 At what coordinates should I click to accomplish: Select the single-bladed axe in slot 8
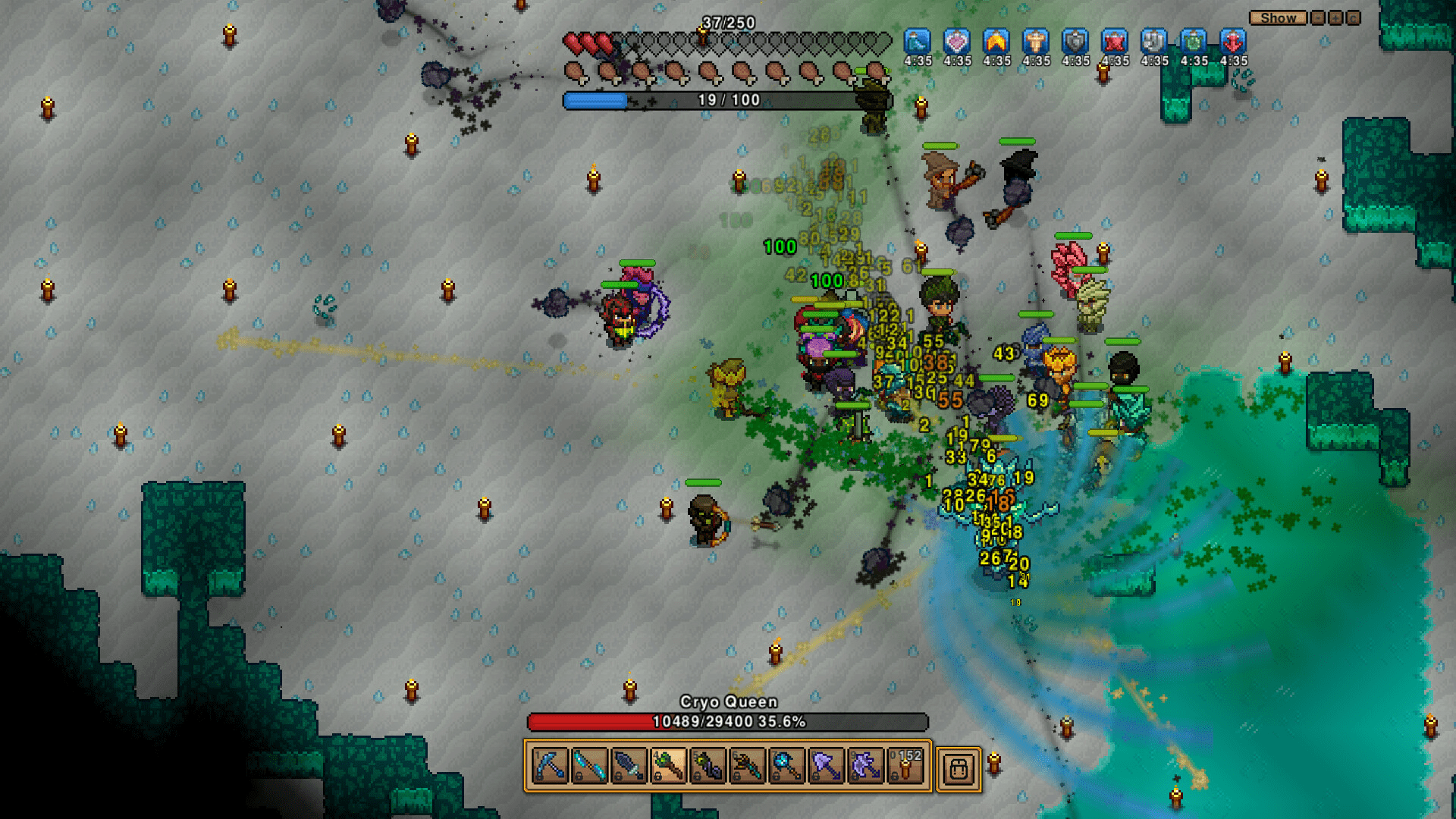(x=826, y=766)
